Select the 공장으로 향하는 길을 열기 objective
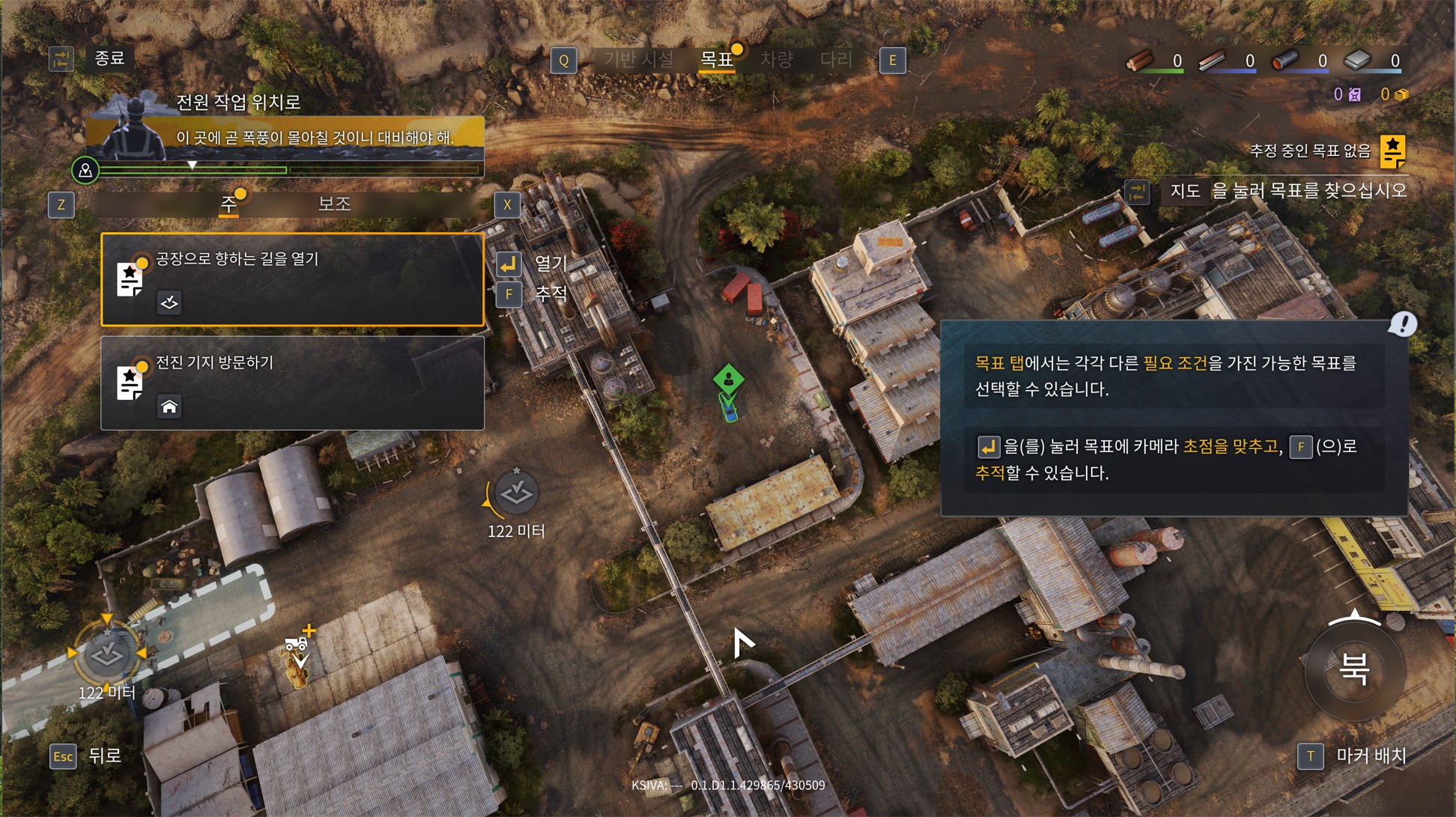This screenshot has height=817, width=1456. 292,279
